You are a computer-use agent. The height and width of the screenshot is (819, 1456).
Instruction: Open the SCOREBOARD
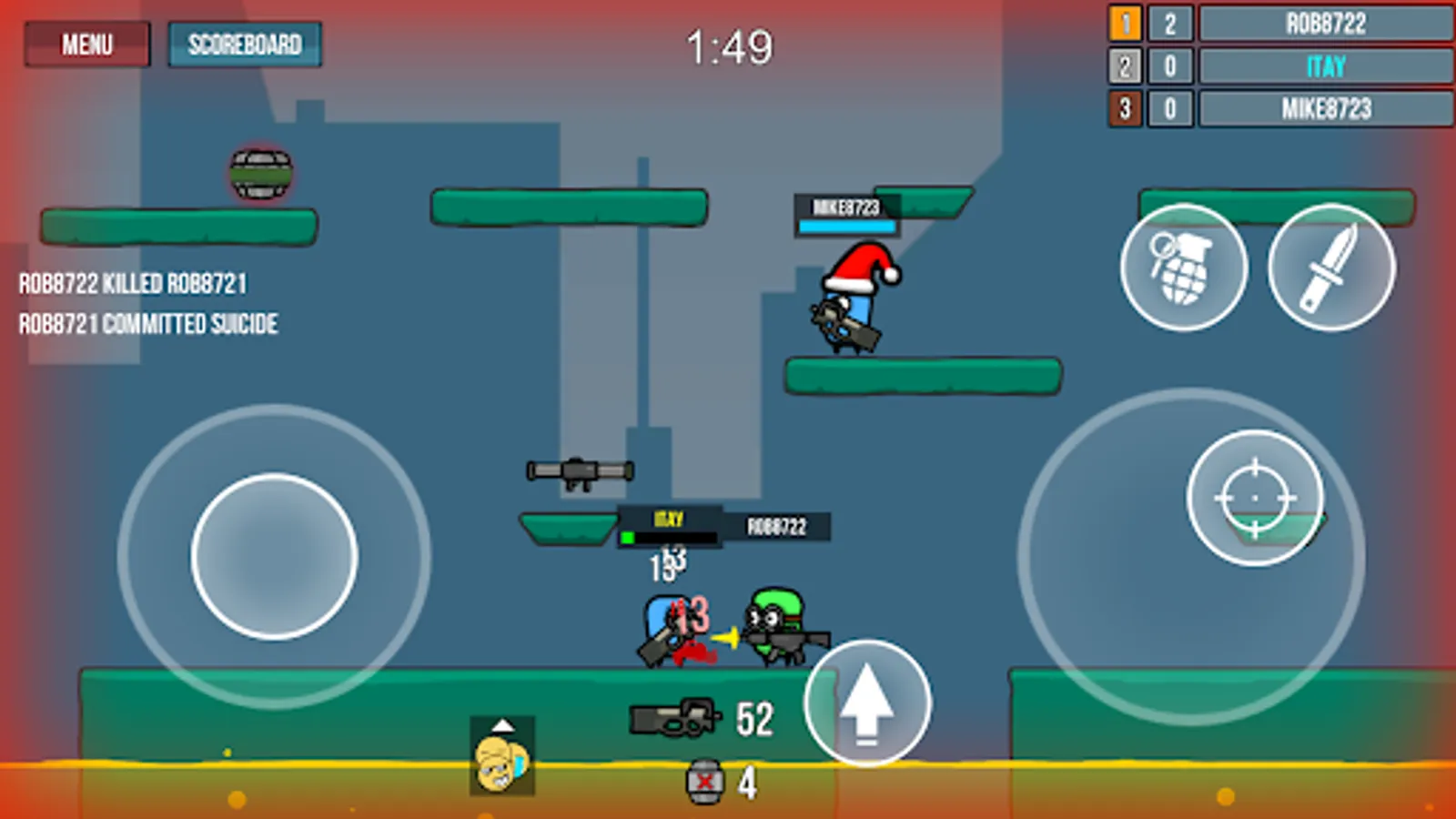coord(245,44)
